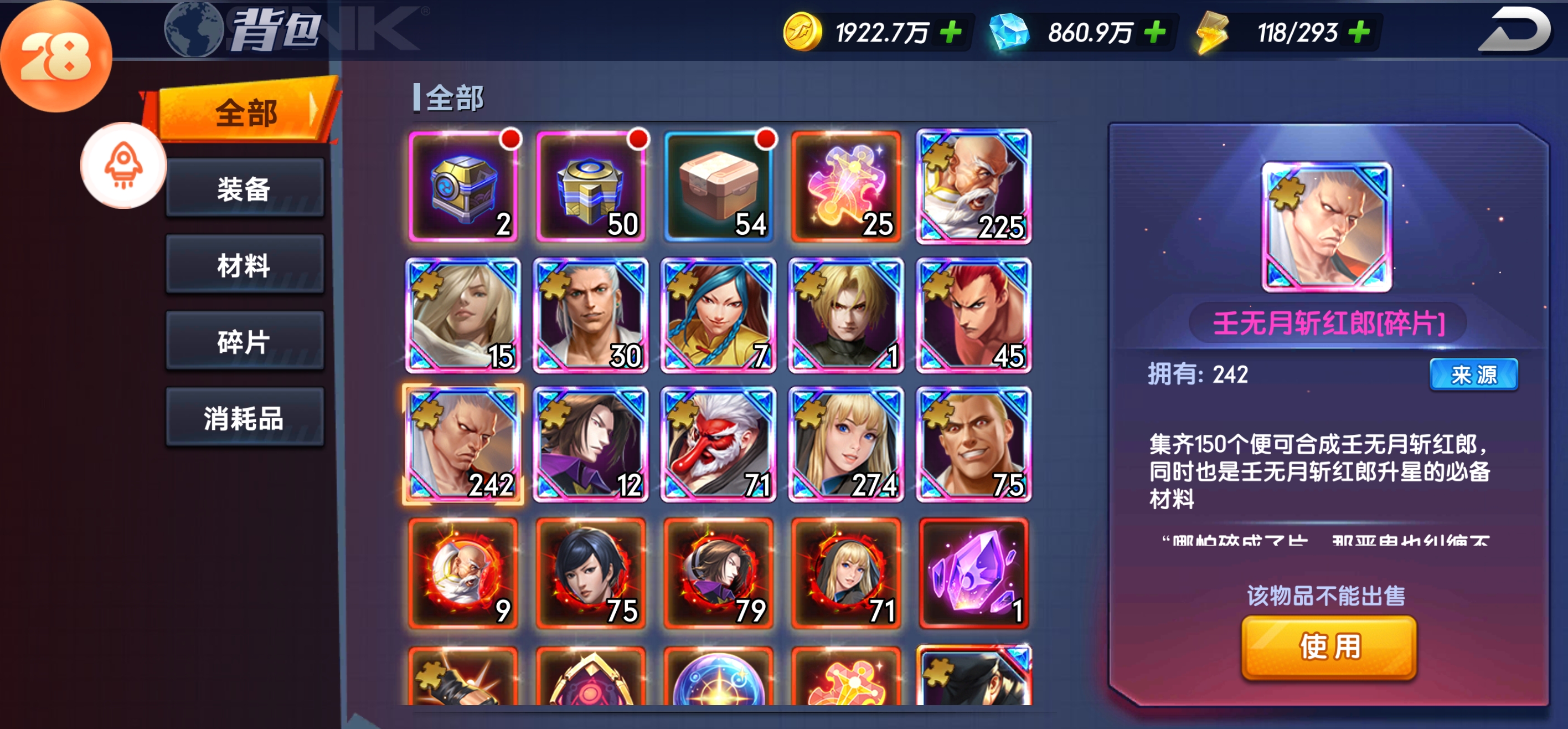This screenshot has width=1568, height=729.
Task: Open the 装备 equipment category
Action: (245, 188)
